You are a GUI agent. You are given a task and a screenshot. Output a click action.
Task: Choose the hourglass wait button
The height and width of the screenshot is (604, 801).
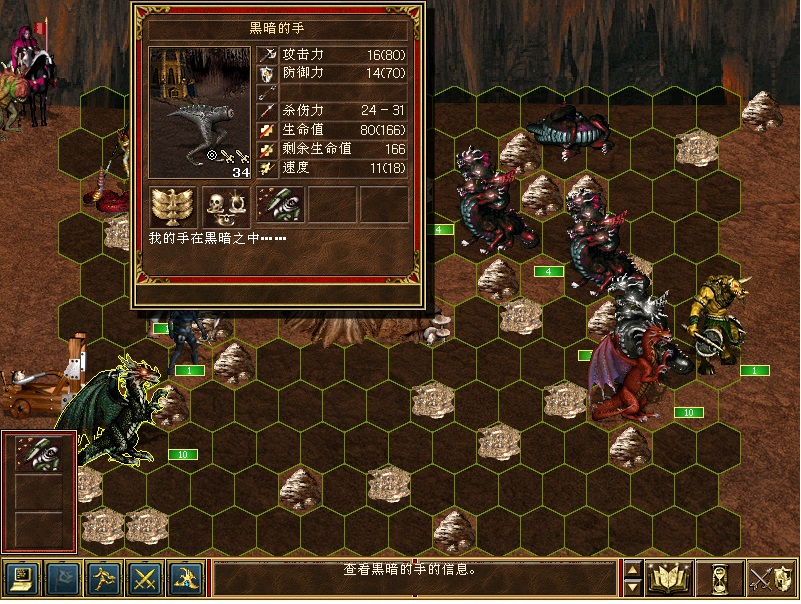(721, 577)
